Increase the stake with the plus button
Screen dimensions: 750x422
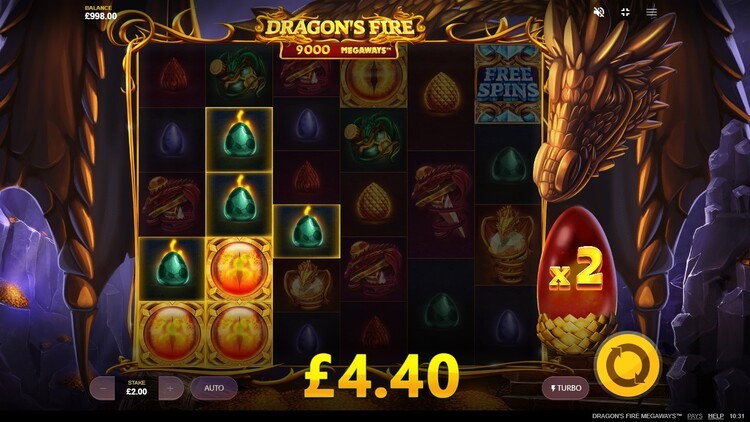point(171,387)
